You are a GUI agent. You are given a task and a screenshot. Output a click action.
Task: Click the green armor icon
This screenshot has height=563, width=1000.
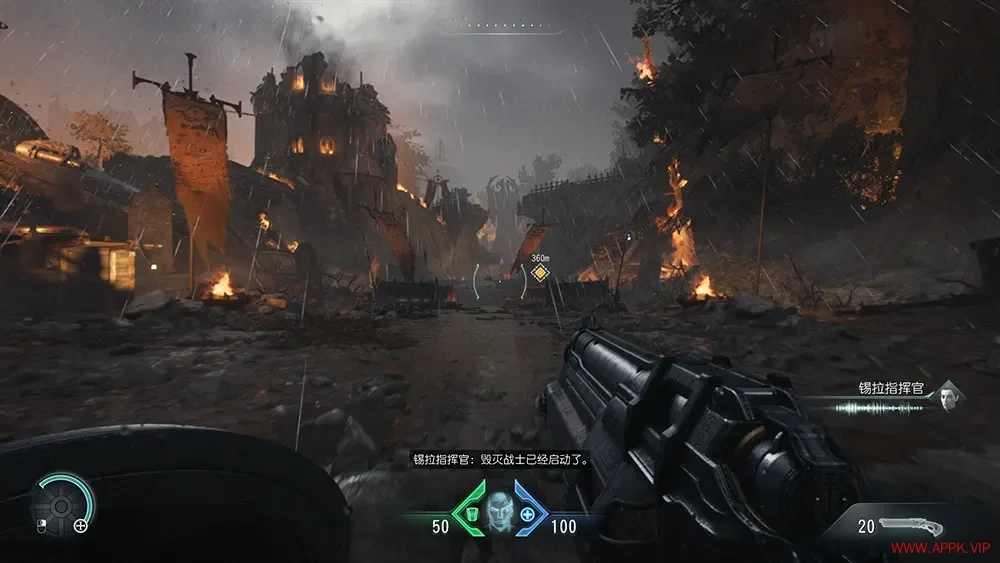coord(468,515)
